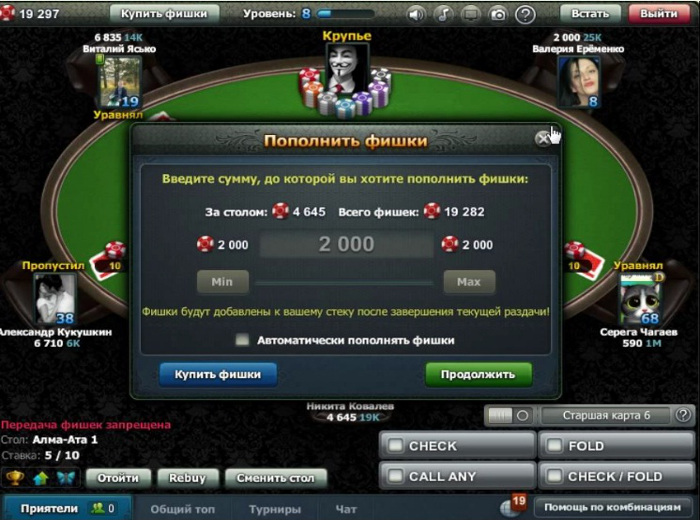This screenshot has height=520, width=700.
Task: Open the trophy achievements icon
Action: pos(15,478)
